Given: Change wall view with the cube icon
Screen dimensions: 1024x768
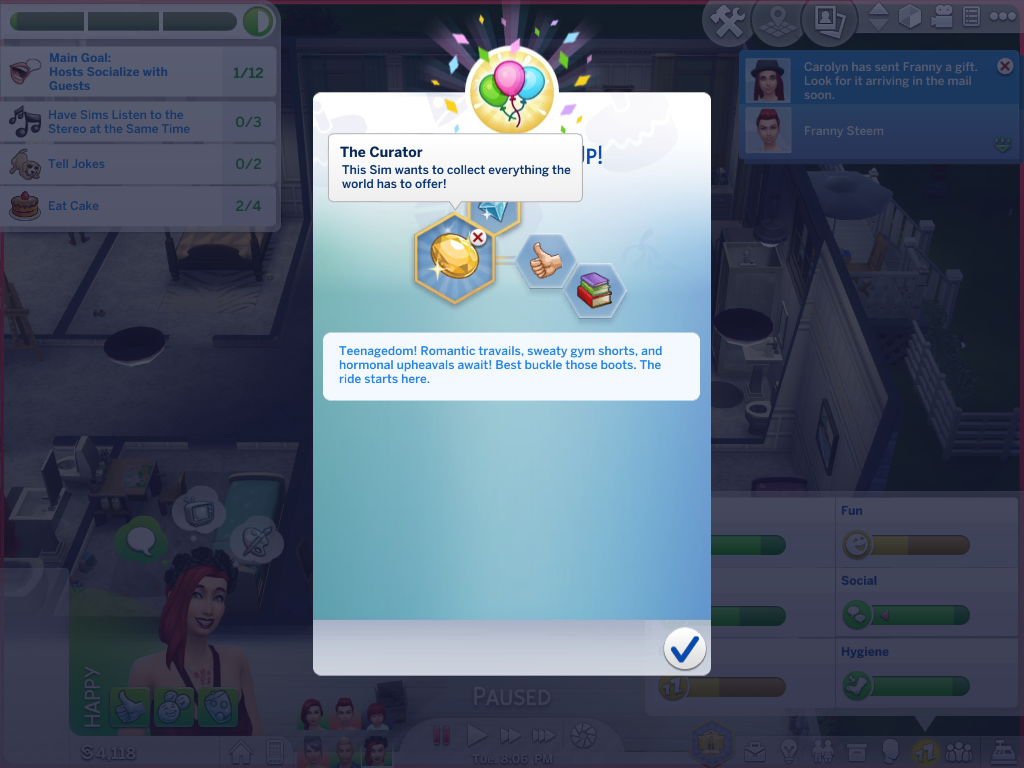Looking at the screenshot, I should click(909, 16).
